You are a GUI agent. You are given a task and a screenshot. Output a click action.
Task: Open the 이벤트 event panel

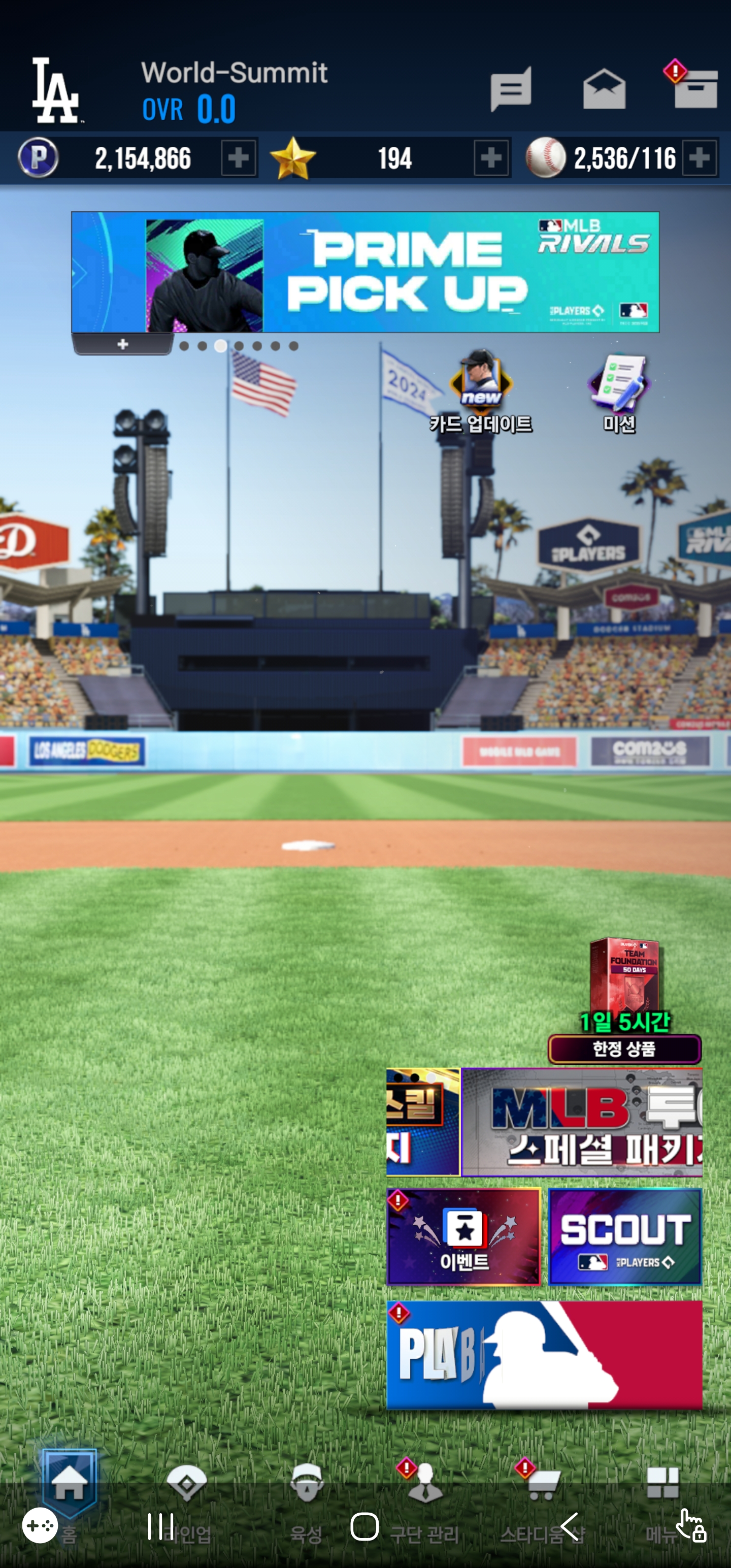coord(464,1236)
